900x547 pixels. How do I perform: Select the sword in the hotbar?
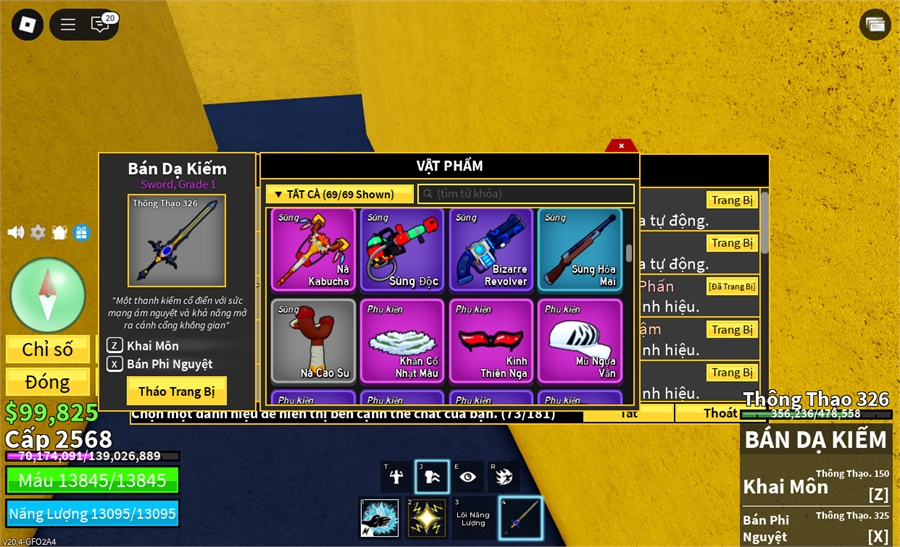click(x=520, y=518)
